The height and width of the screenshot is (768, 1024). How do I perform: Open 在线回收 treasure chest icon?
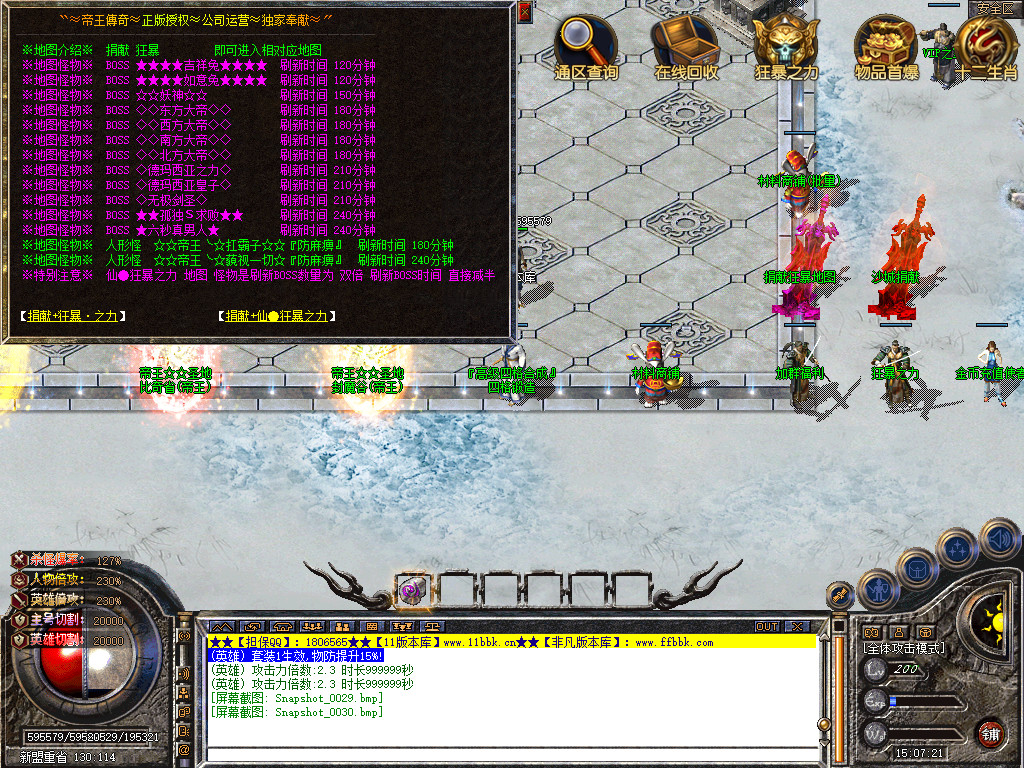click(x=686, y=40)
